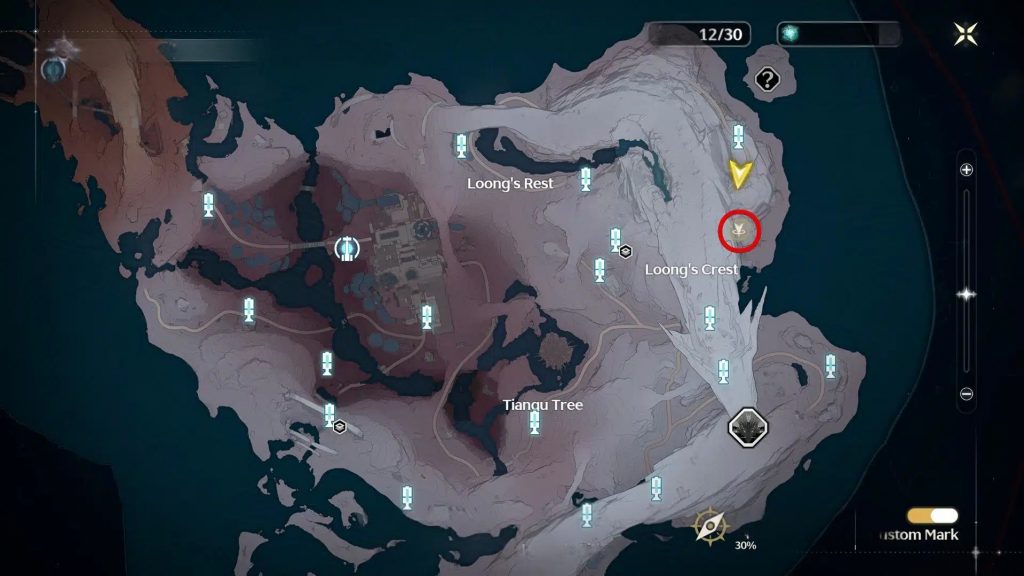This screenshot has width=1024, height=576.
Task: Select the large circular Resonance Nexus marker
Action: click(346, 247)
